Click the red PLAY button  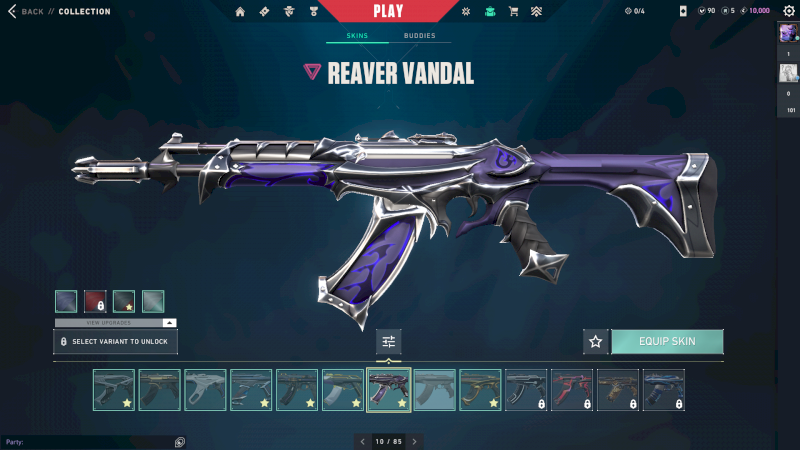387,11
